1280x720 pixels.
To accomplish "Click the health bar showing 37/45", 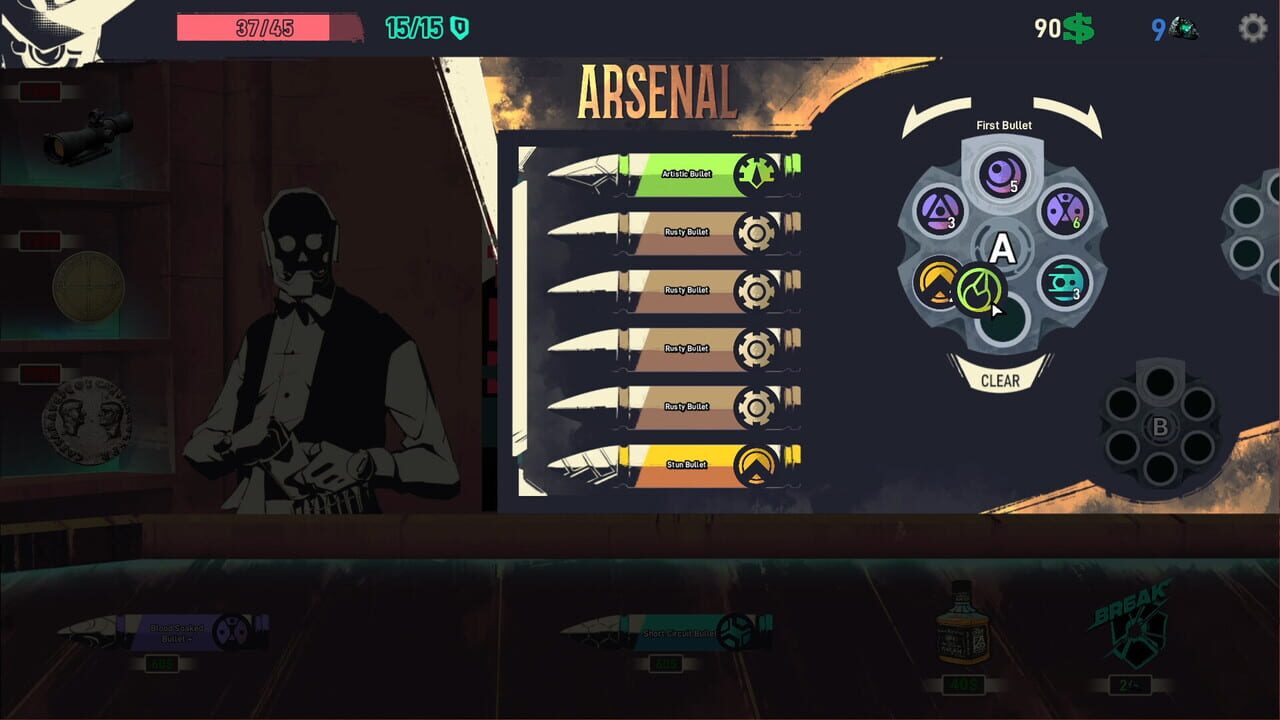I will [265, 28].
